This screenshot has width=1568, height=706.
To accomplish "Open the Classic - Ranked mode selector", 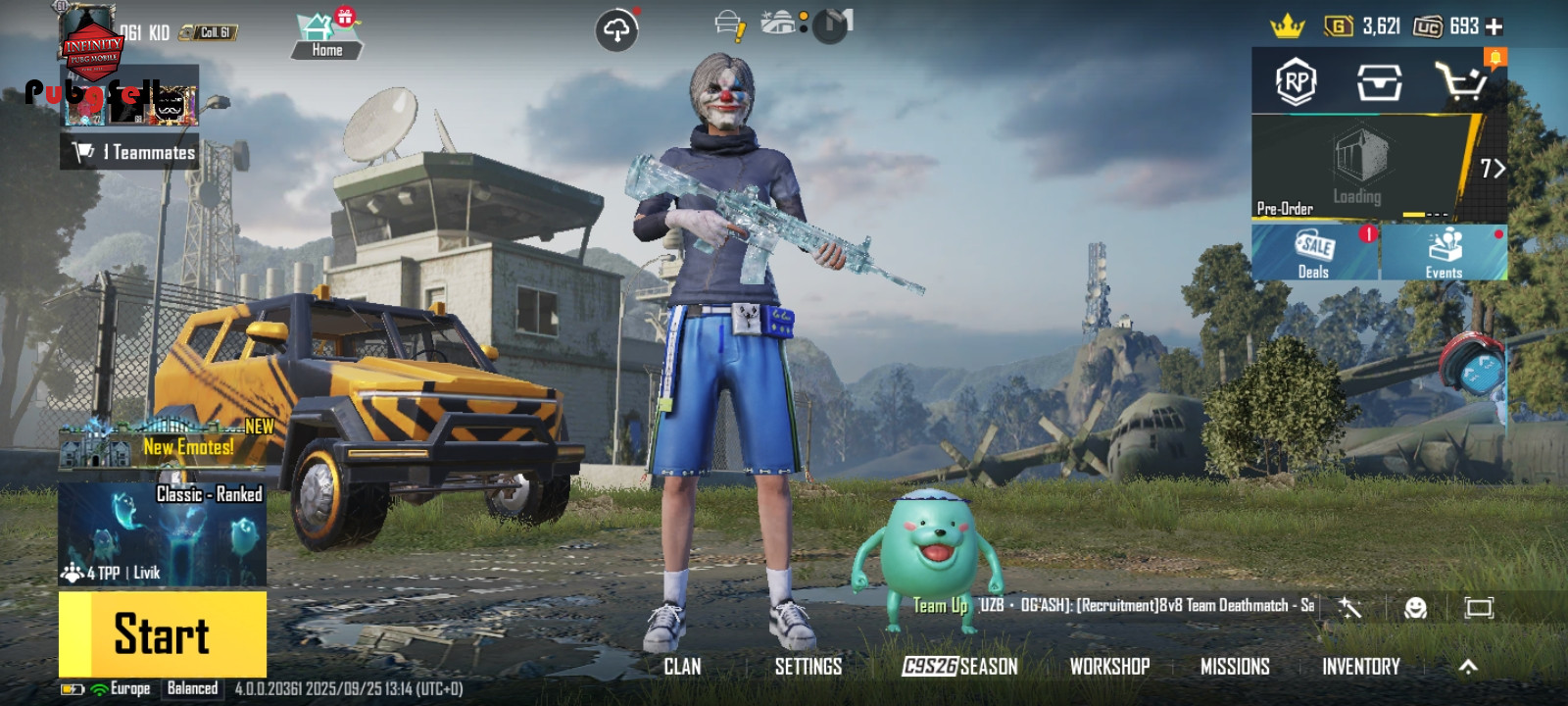I will tap(163, 532).
